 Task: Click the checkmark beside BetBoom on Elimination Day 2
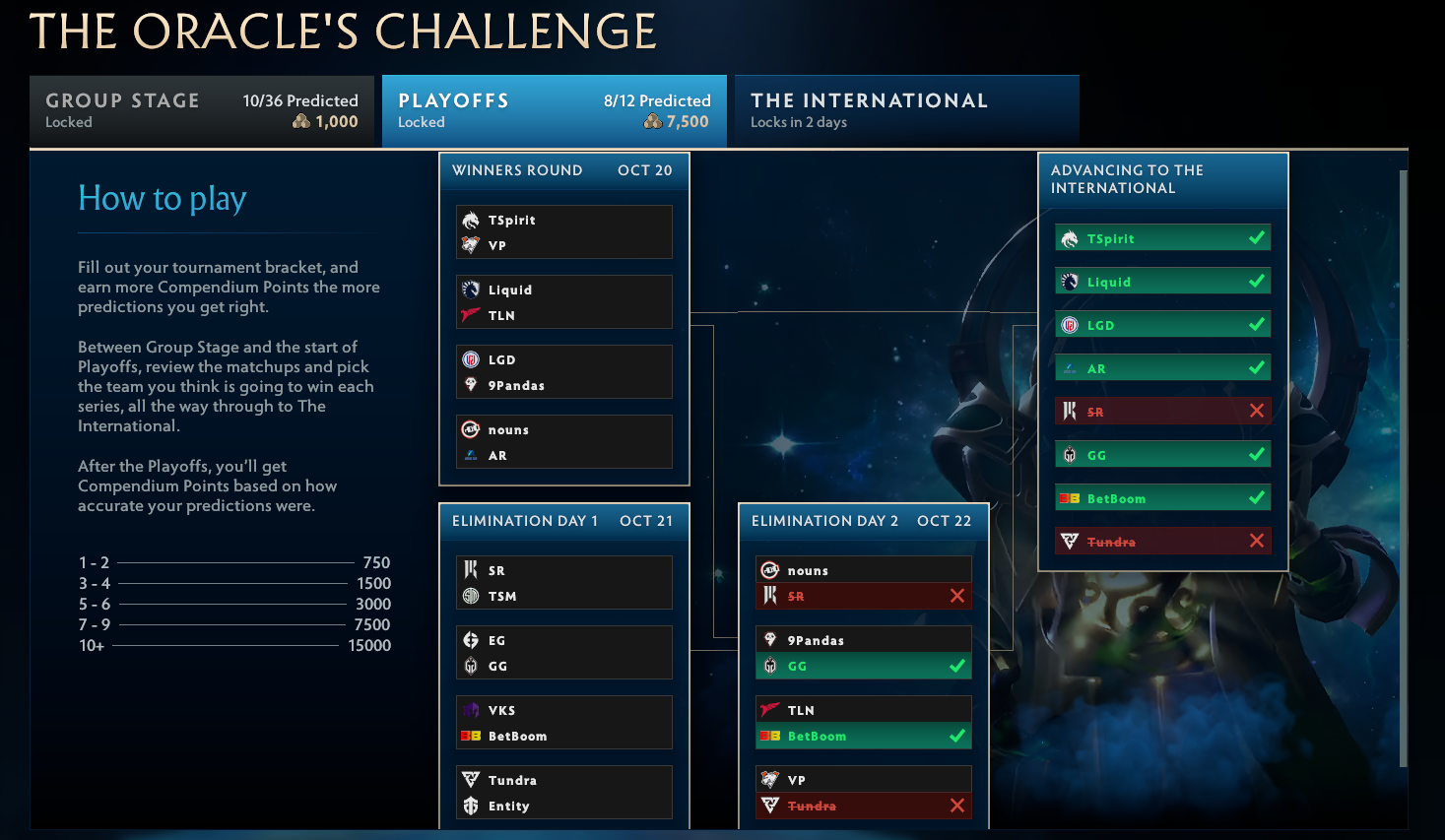click(955, 736)
